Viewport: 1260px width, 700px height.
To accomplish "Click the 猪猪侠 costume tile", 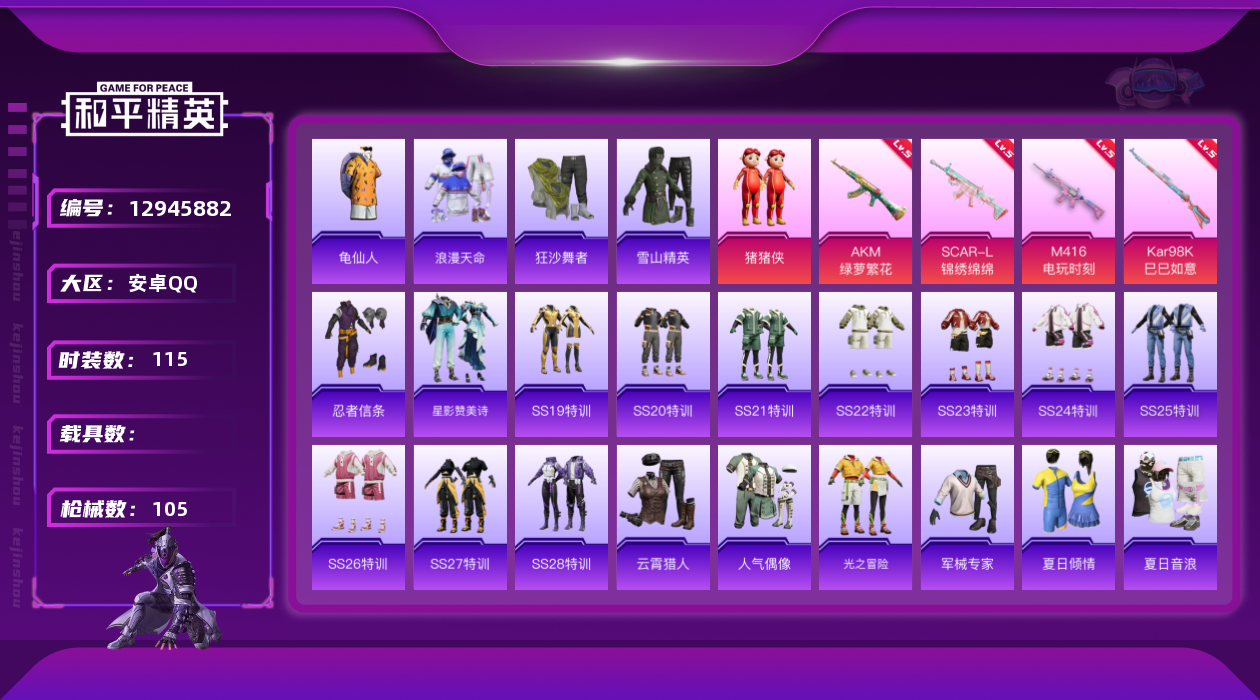I will pyautogui.click(x=764, y=210).
